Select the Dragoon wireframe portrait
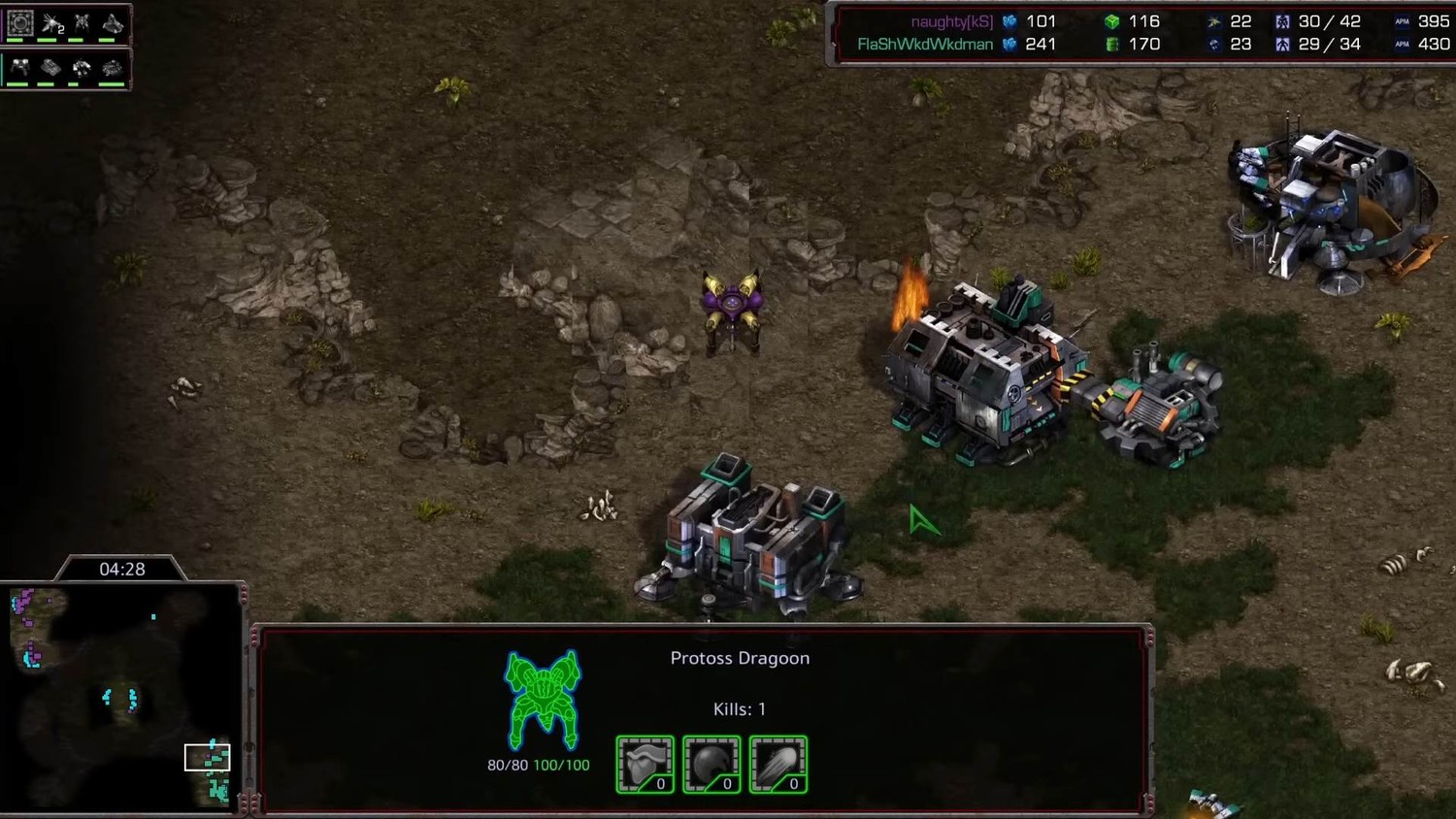This screenshot has height=819, width=1456. (x=542, y=701)
